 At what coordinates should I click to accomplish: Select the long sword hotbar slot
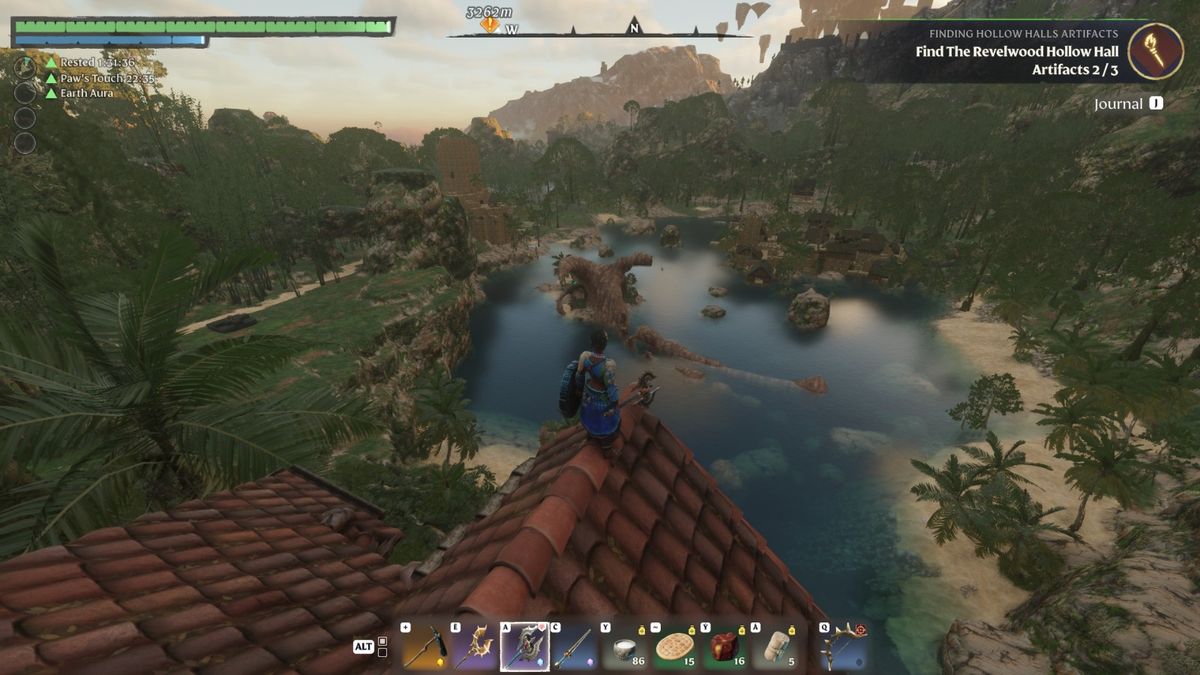(x=574, y=647)
